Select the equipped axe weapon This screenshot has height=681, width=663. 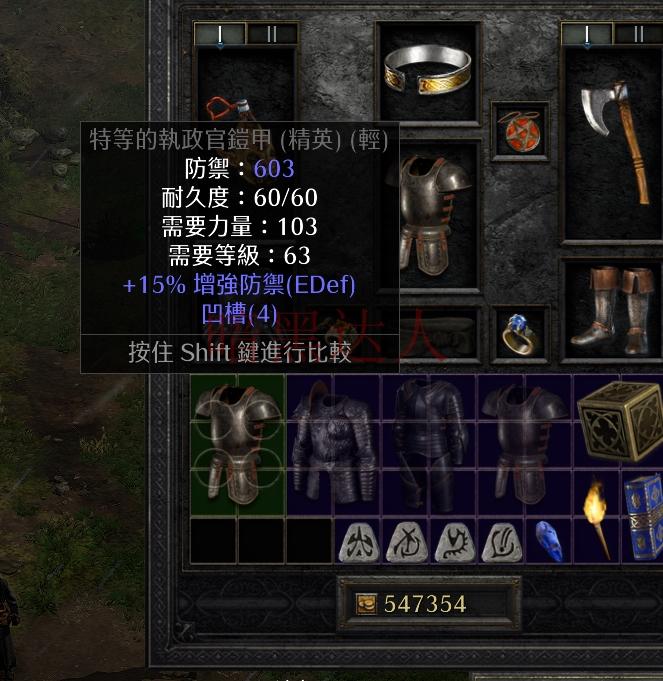click(x=612, y=138)
